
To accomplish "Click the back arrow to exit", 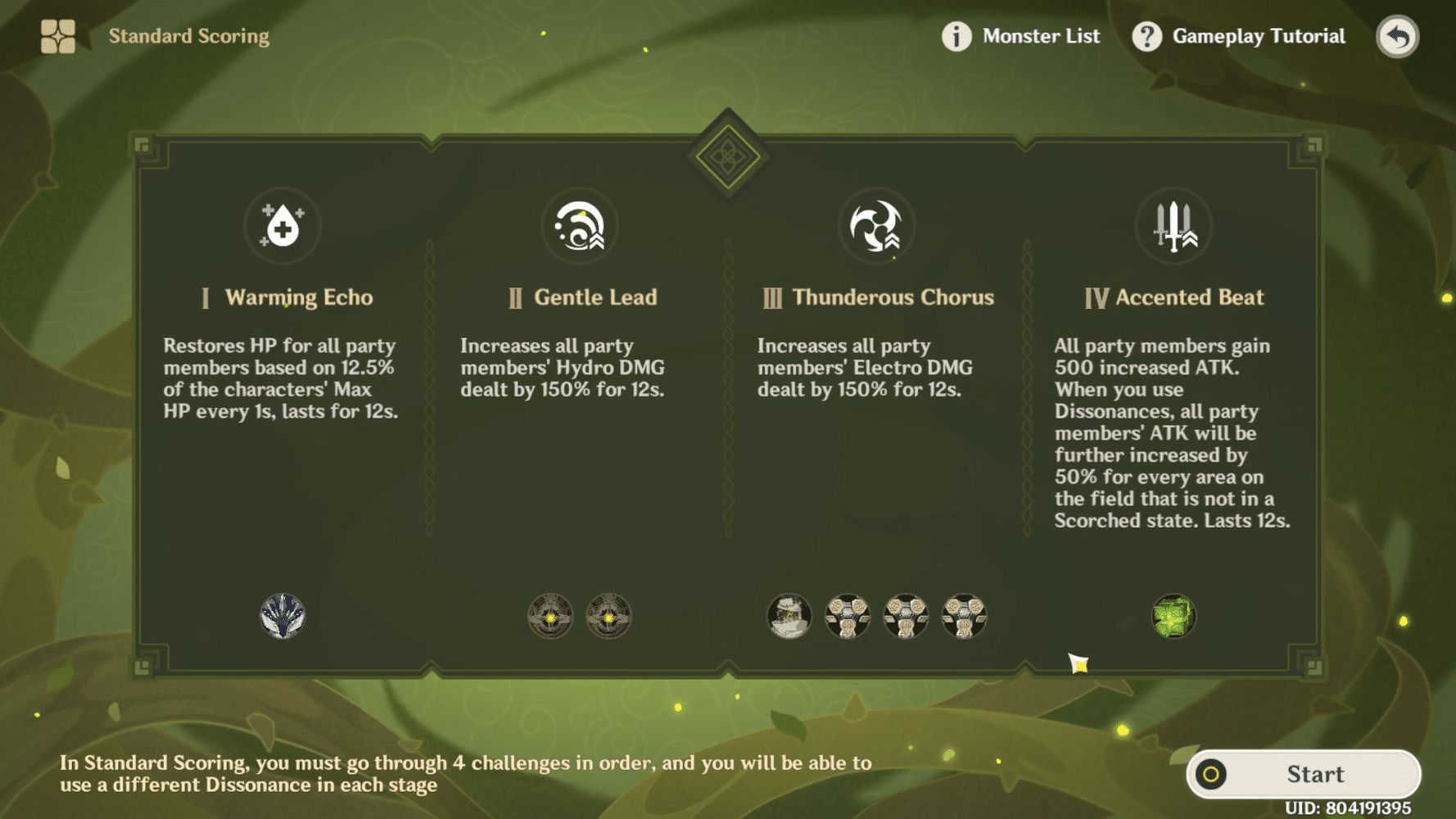I will (x=1397, y=36).
